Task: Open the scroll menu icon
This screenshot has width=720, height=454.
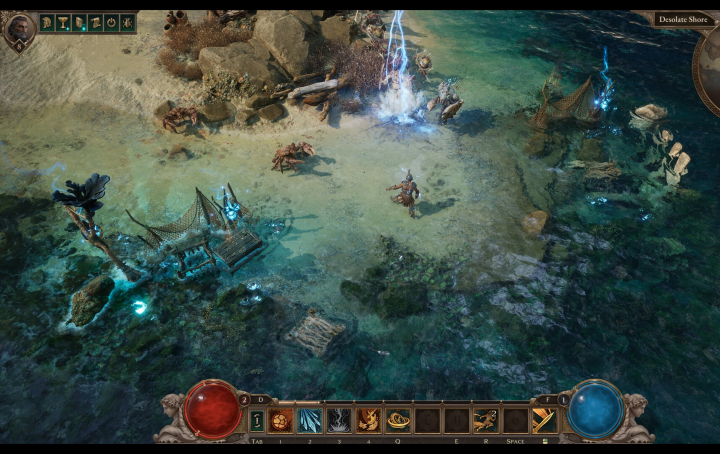Action: pos(95,22)
